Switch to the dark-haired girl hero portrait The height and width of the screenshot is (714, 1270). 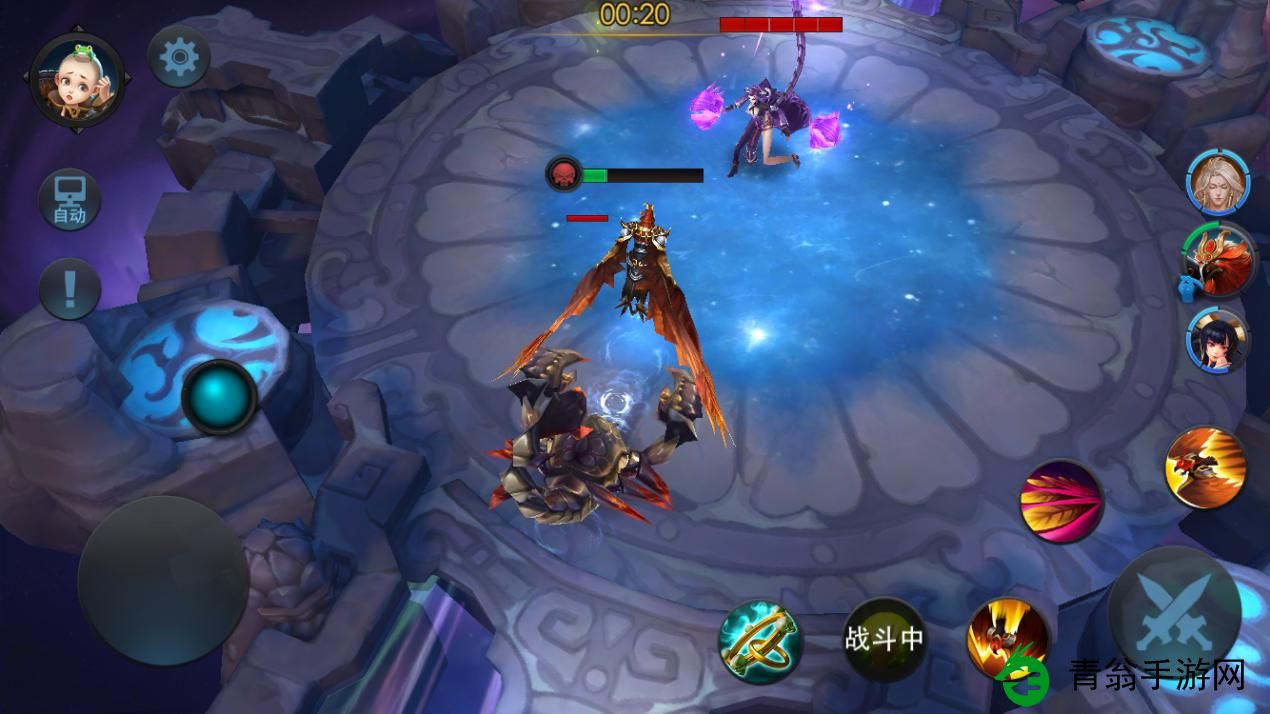tap(1218, 341)
